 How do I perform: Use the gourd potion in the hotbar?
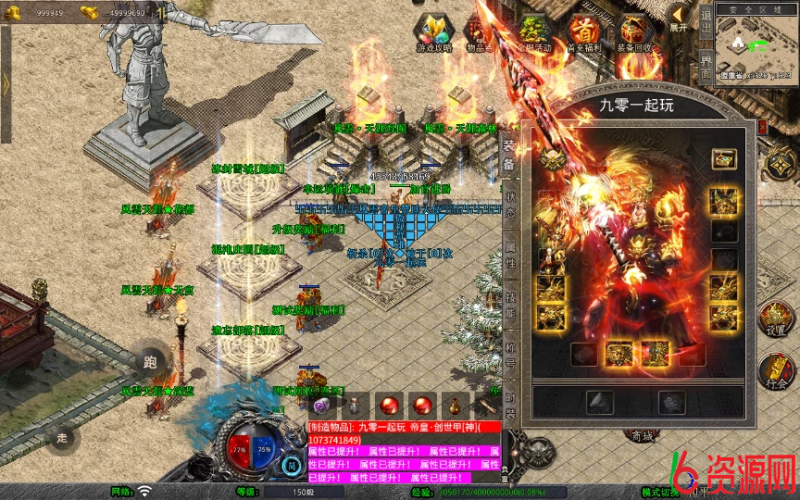455,406
